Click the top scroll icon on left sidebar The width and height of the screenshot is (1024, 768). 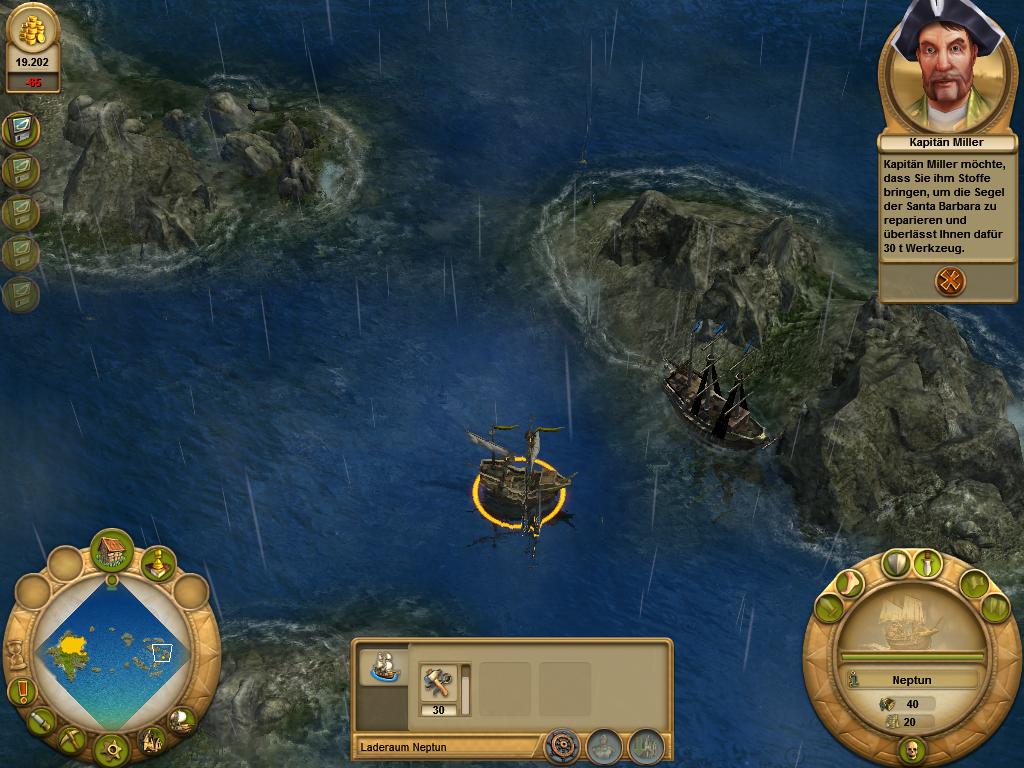pos(20,129)
